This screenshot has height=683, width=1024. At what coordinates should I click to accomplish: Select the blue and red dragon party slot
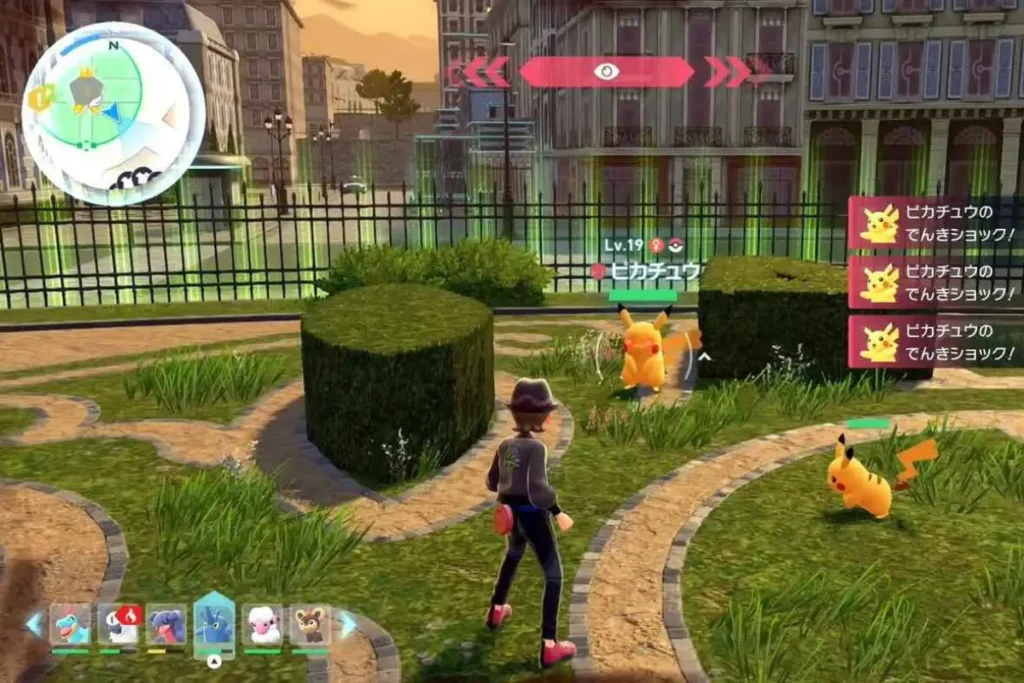166,624
